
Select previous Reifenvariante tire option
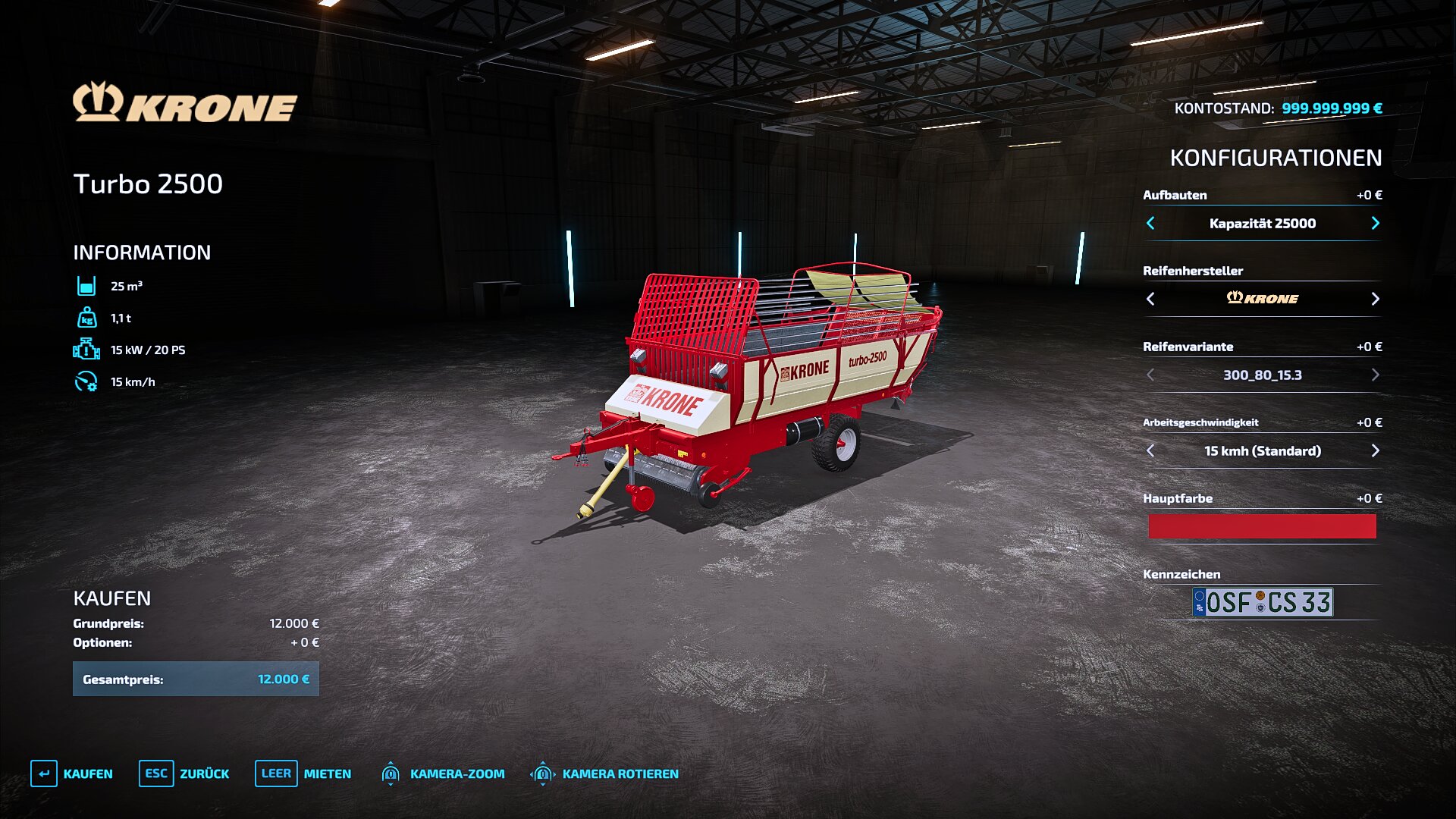pyautogui.click(x=1150, y=375)
